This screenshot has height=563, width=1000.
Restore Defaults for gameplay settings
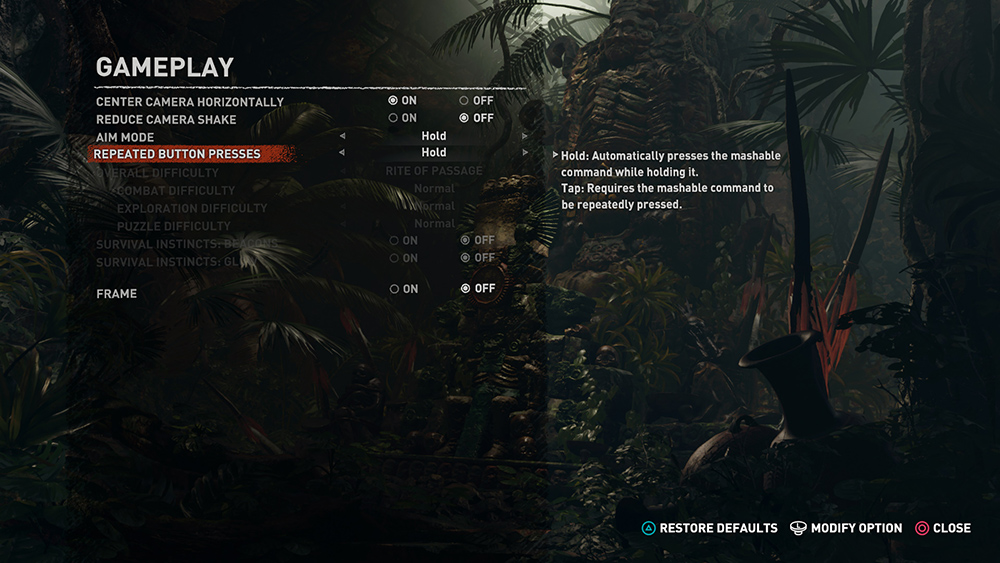coord(709,528)
